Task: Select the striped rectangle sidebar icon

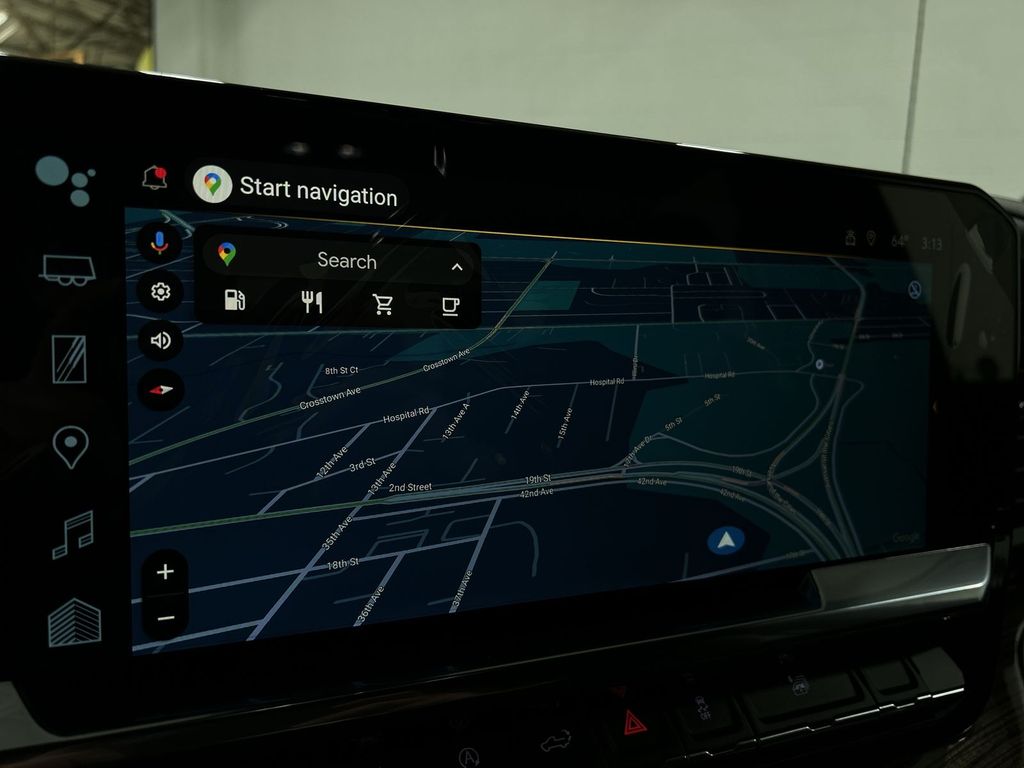Action: pos(69,358)
